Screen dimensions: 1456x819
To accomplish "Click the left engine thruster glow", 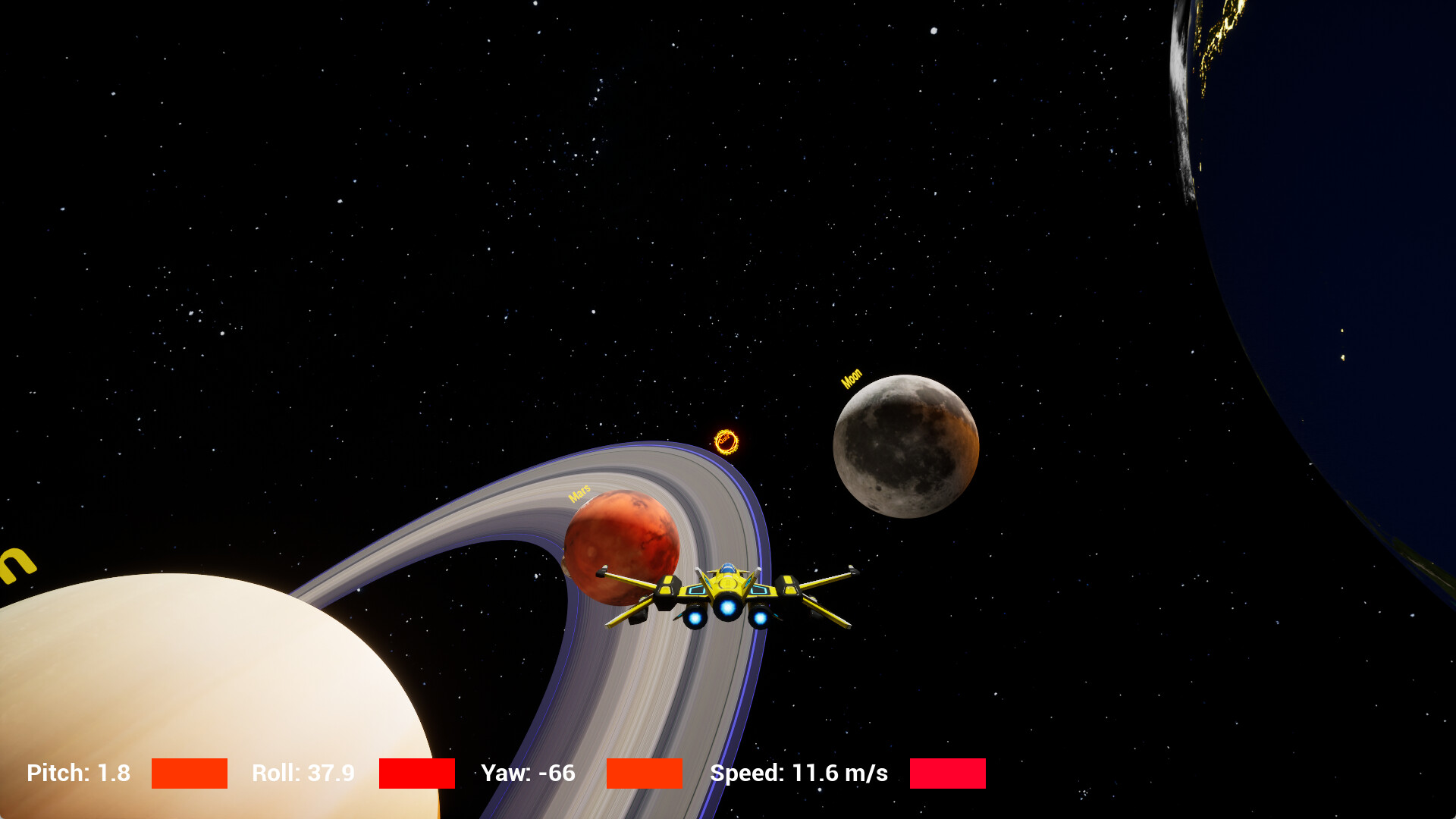I will pyautogui.click(x=693, y=619).
